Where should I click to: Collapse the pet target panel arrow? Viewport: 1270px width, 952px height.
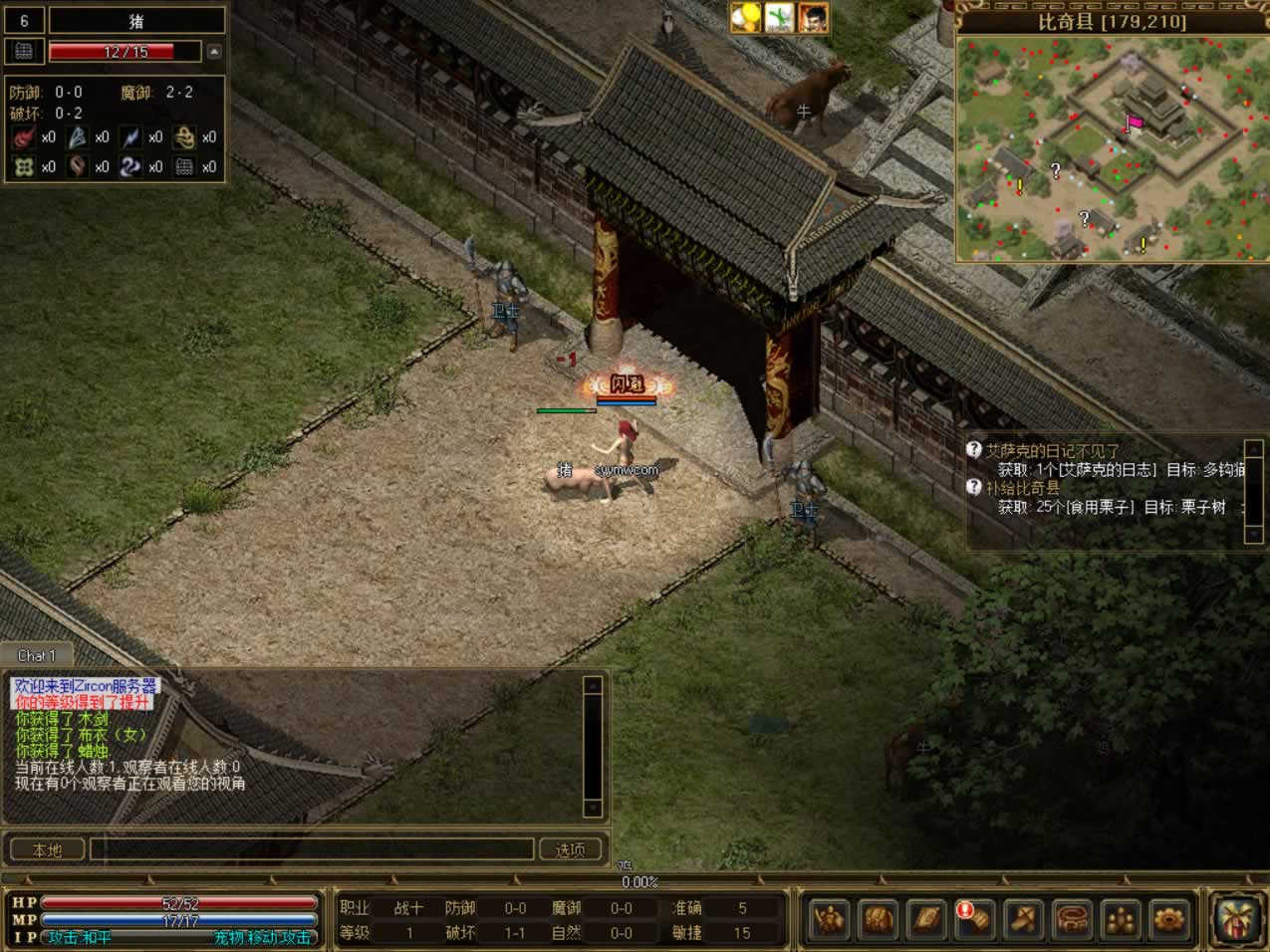(214, 51)
